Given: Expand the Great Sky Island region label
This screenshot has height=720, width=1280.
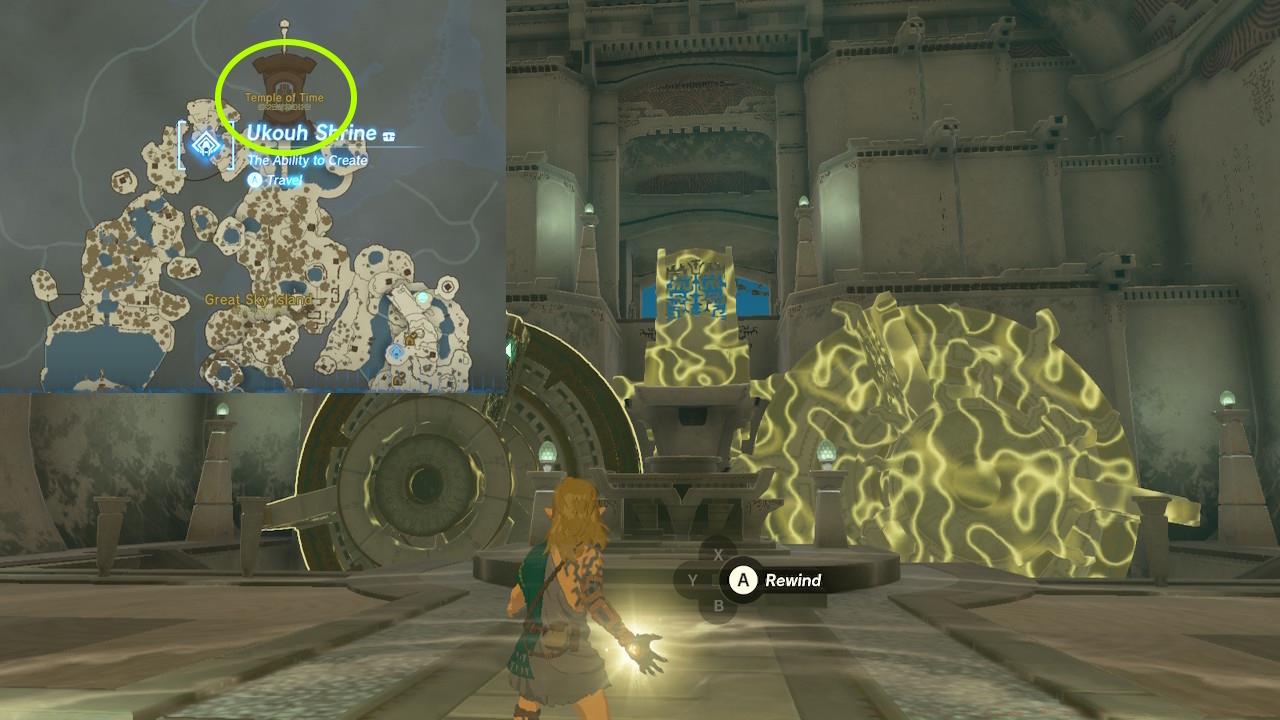Looking at the screenshot, I should tap(257, 297).
